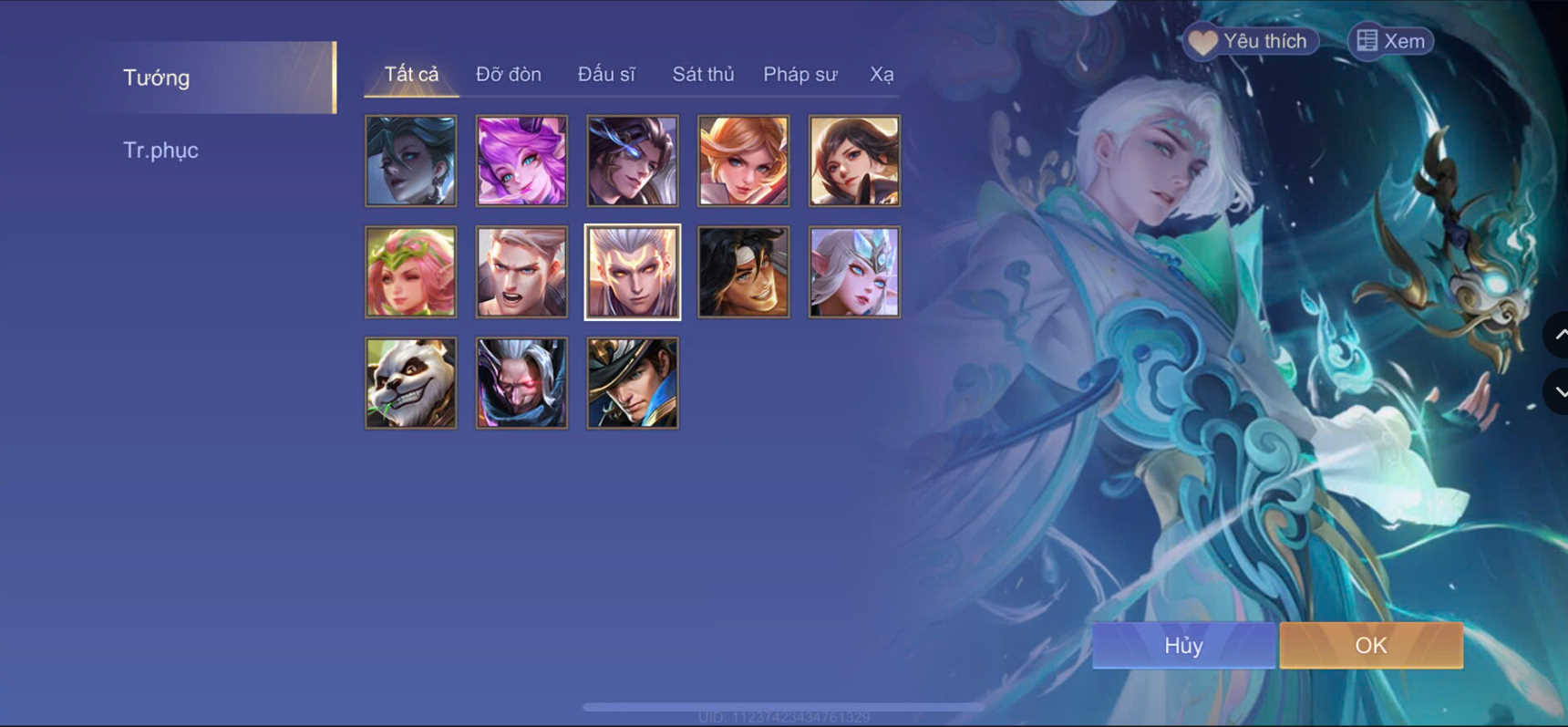Select the Sát thủ filter
The image size is (1568, 727).
703,75
